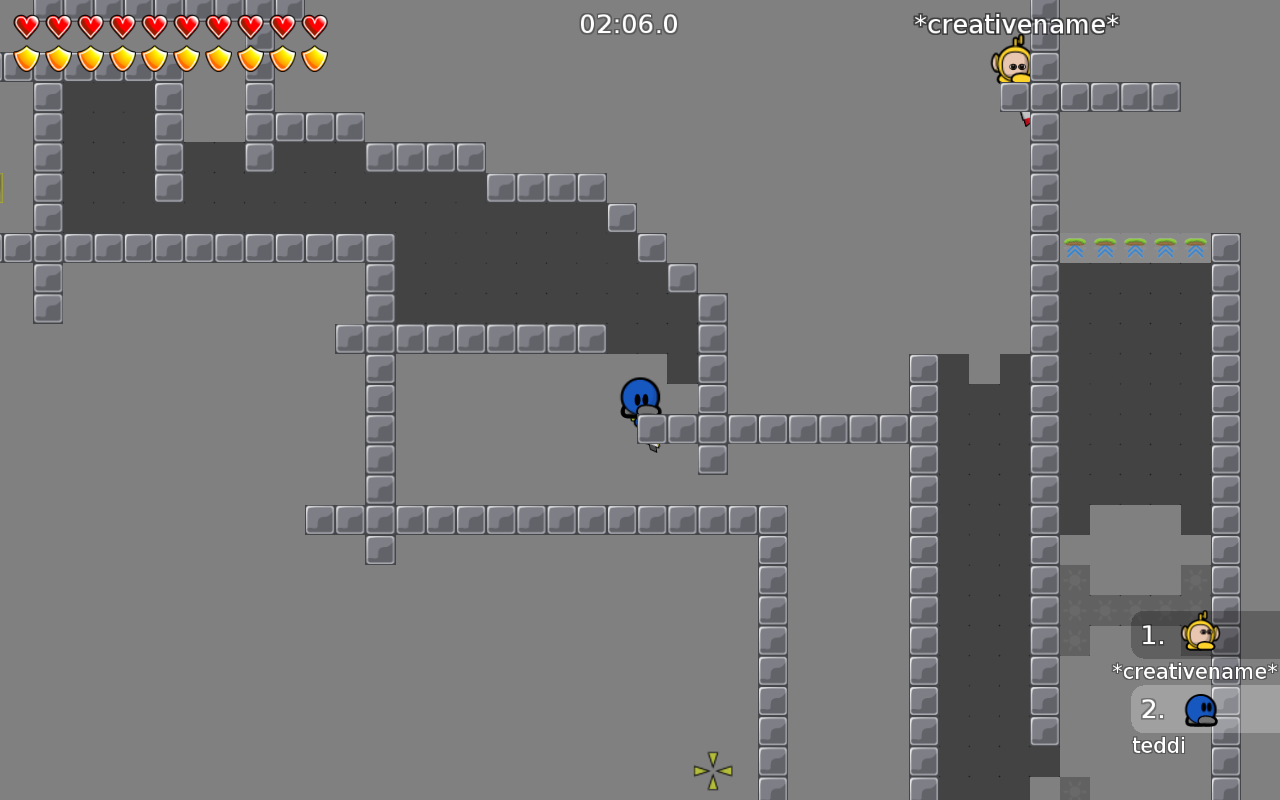Click the rank 2. label on the scoreboard
Viewport: 1280px width, 800px height.
pos(1152,709)
